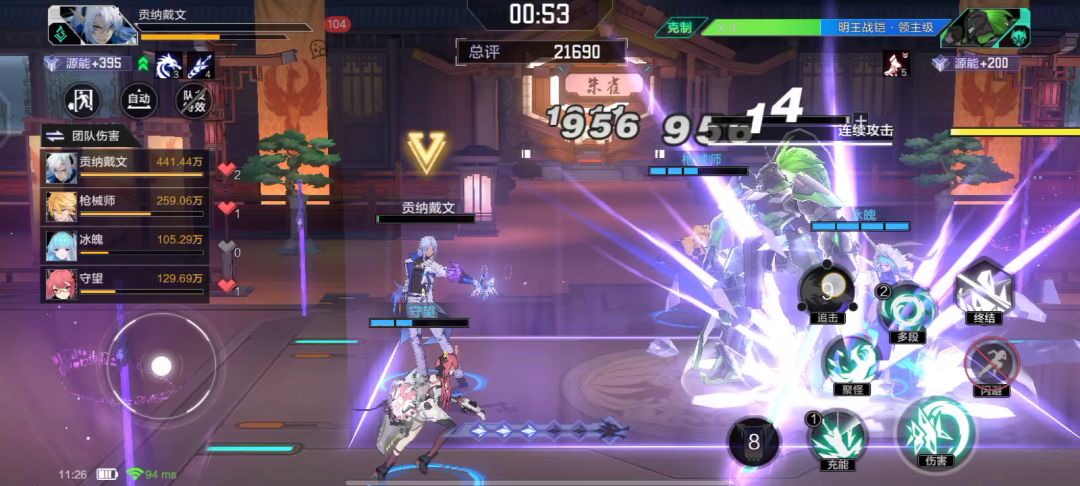Image resolution: width=1080 pixels, height=486 pixels.
Task: Toggle the 队友特效 teammate effects button
Action: (x=193, y=99)
